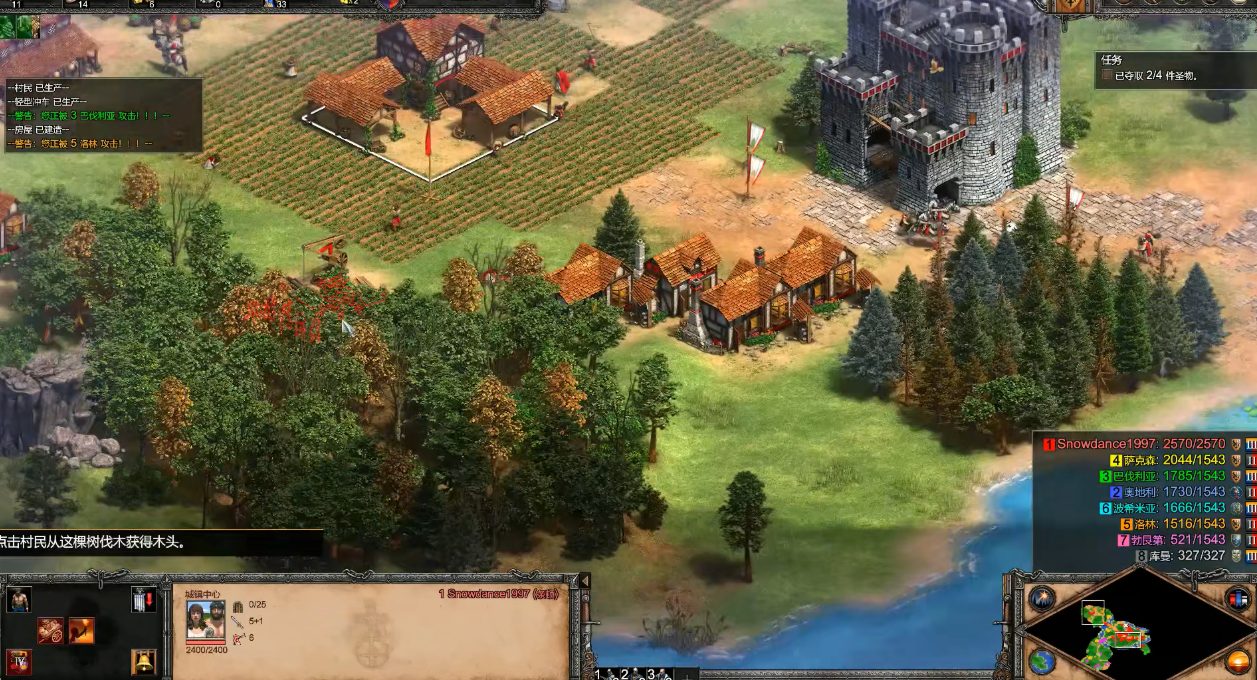Research the wheelbarrow technology
Viewport: 1257px width, 680px height.
(51, 630)
